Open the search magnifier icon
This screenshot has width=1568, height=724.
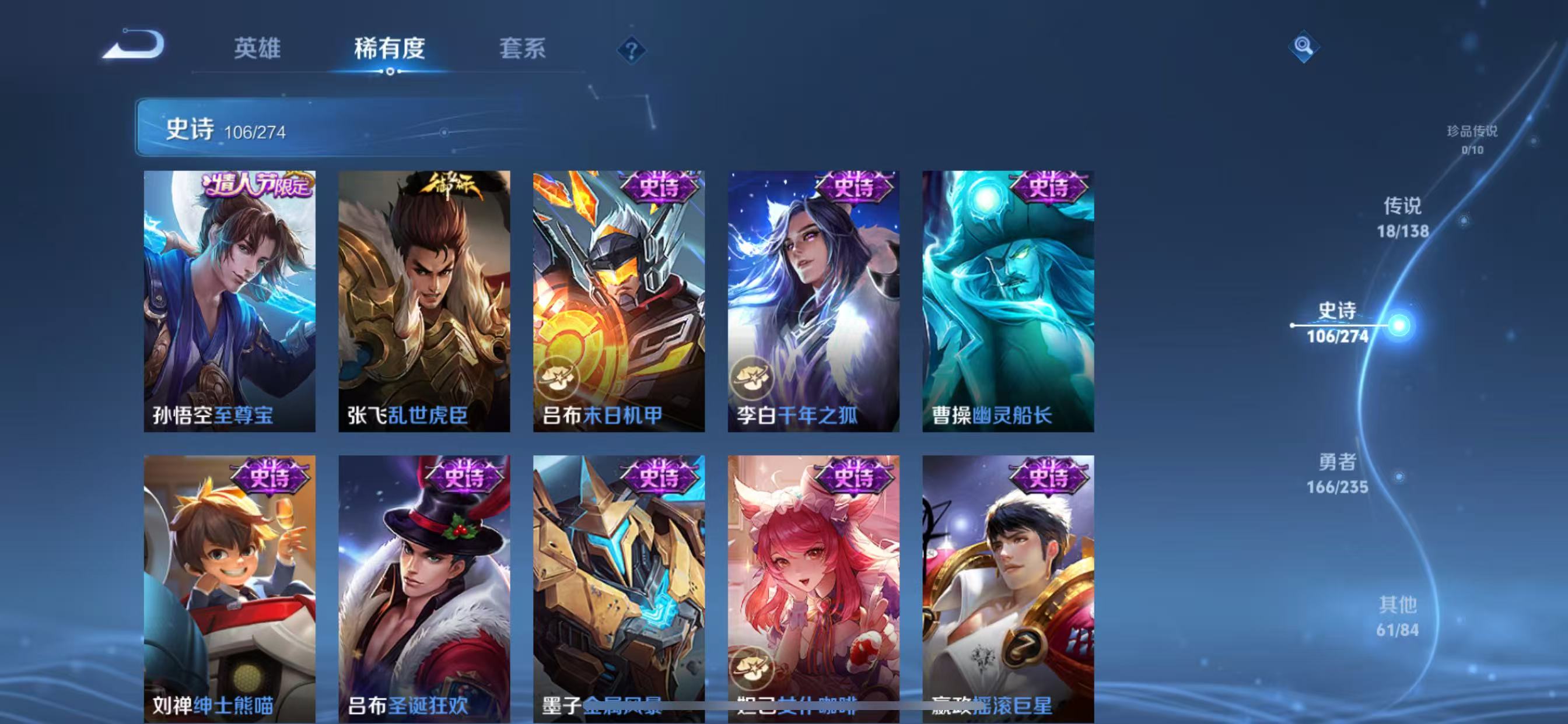coord(1304,45)
